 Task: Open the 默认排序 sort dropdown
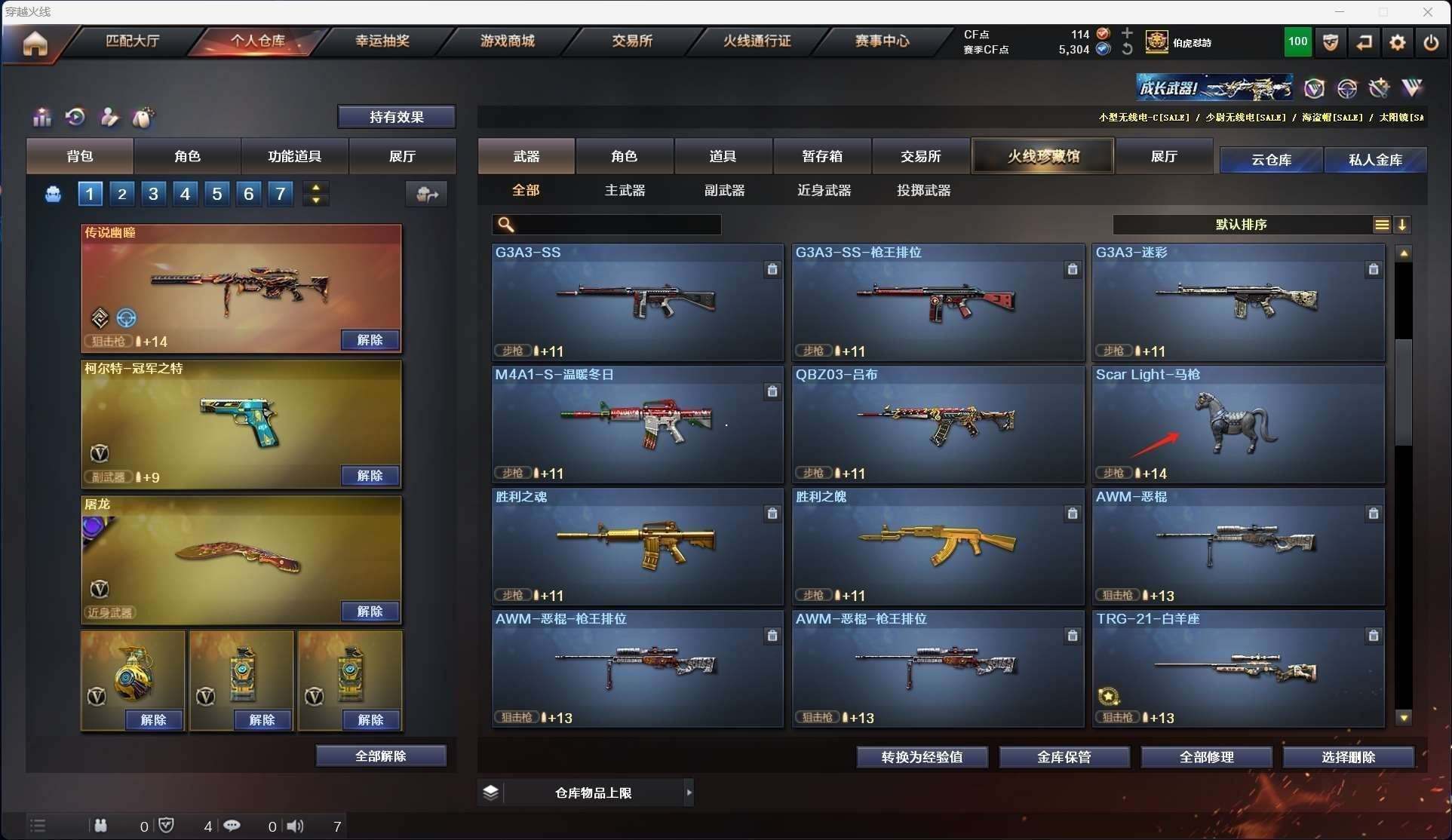coord(1241,225)
